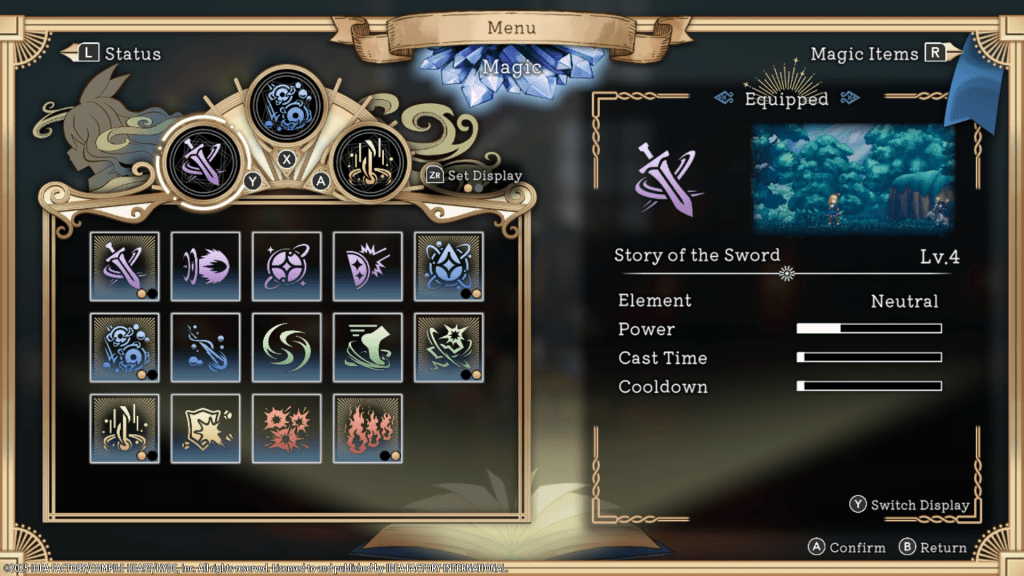Select the green boot dash spell

367,347
